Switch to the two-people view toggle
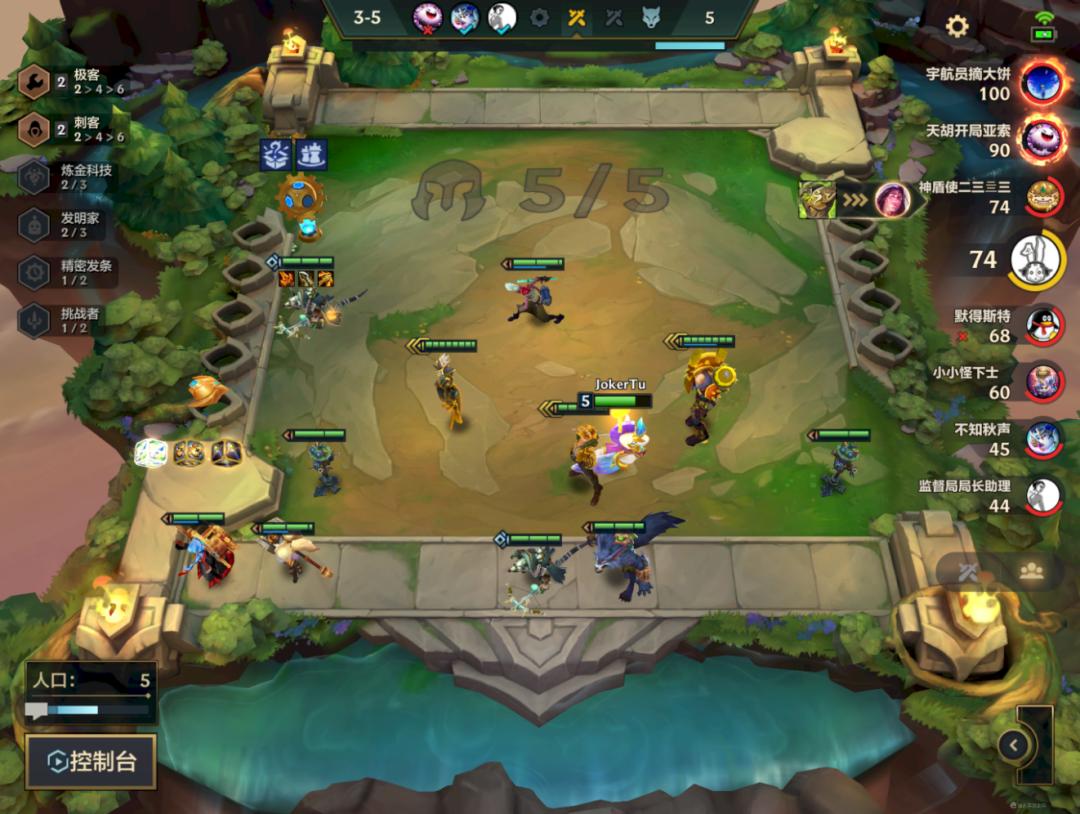The height and width of the screenshot is (814, 1080). click(1031, 571)
